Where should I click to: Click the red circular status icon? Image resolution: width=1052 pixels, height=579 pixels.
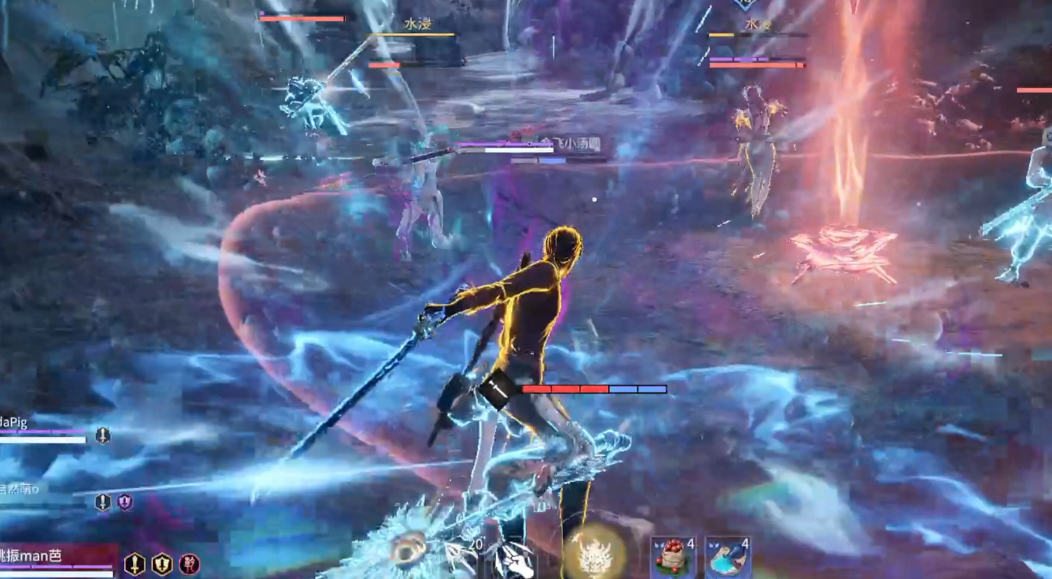189,564
